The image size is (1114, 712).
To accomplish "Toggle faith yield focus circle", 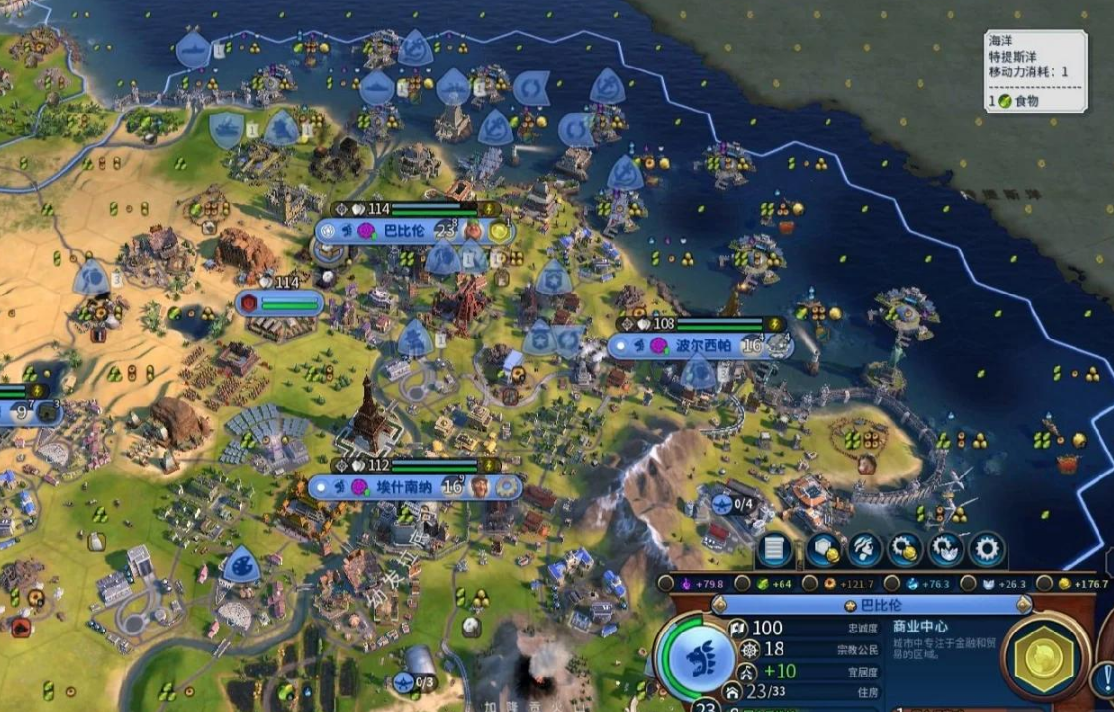I will tap(969, 583).
